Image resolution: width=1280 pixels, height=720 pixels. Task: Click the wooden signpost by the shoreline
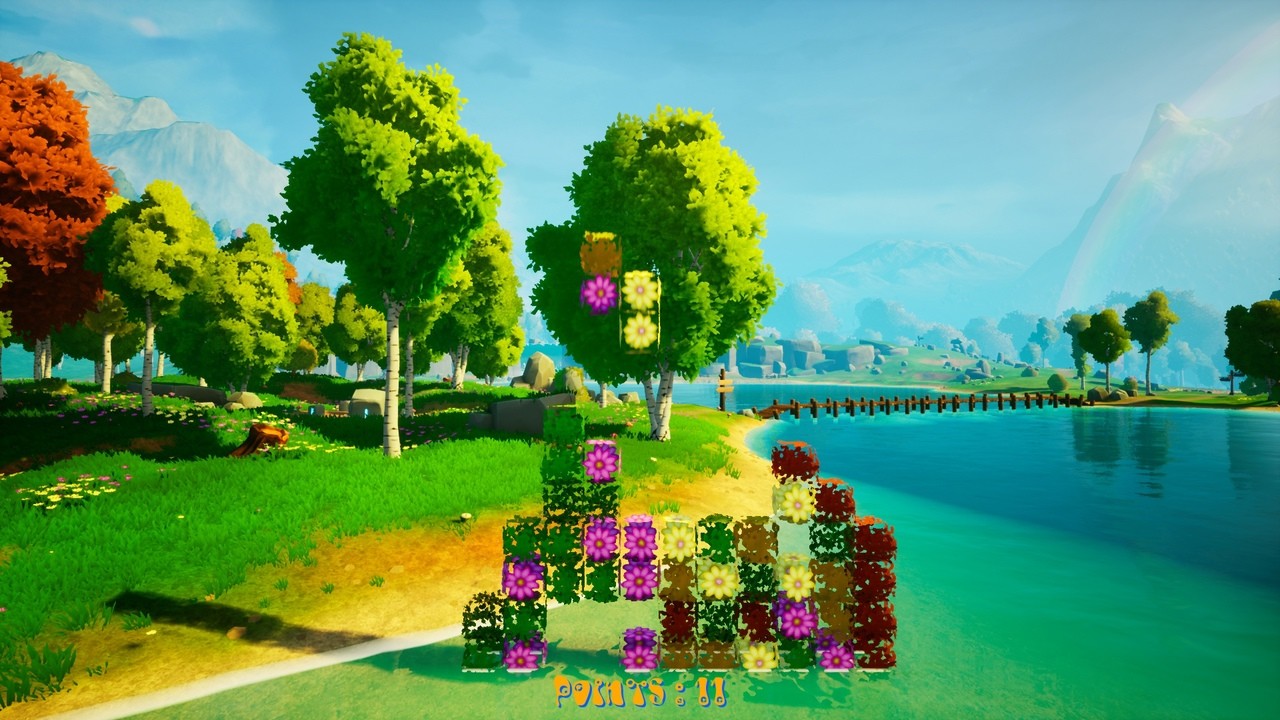click(x=722, y=385)
